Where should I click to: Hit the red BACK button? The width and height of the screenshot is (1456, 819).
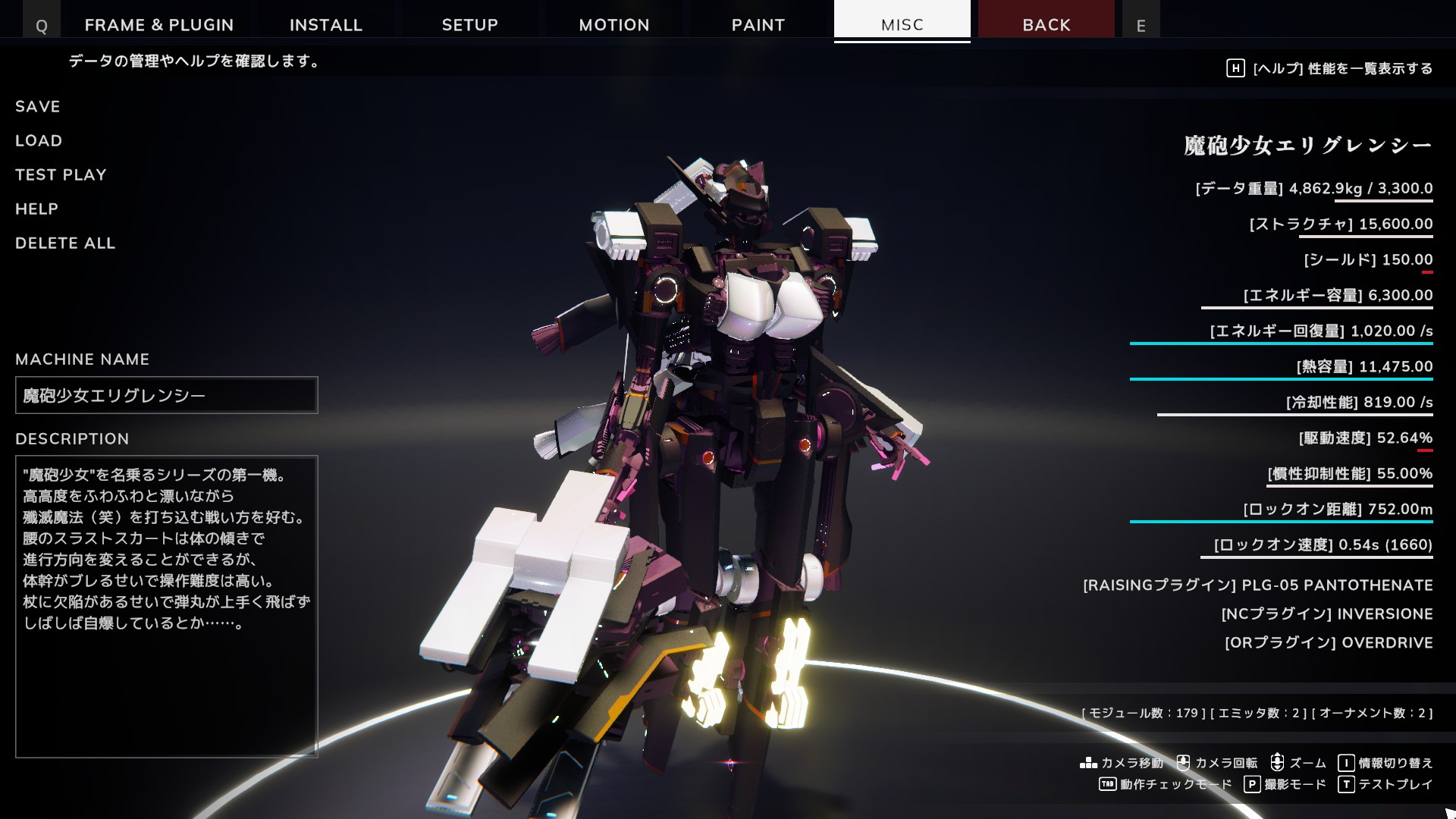click(x=1046, y=23)
